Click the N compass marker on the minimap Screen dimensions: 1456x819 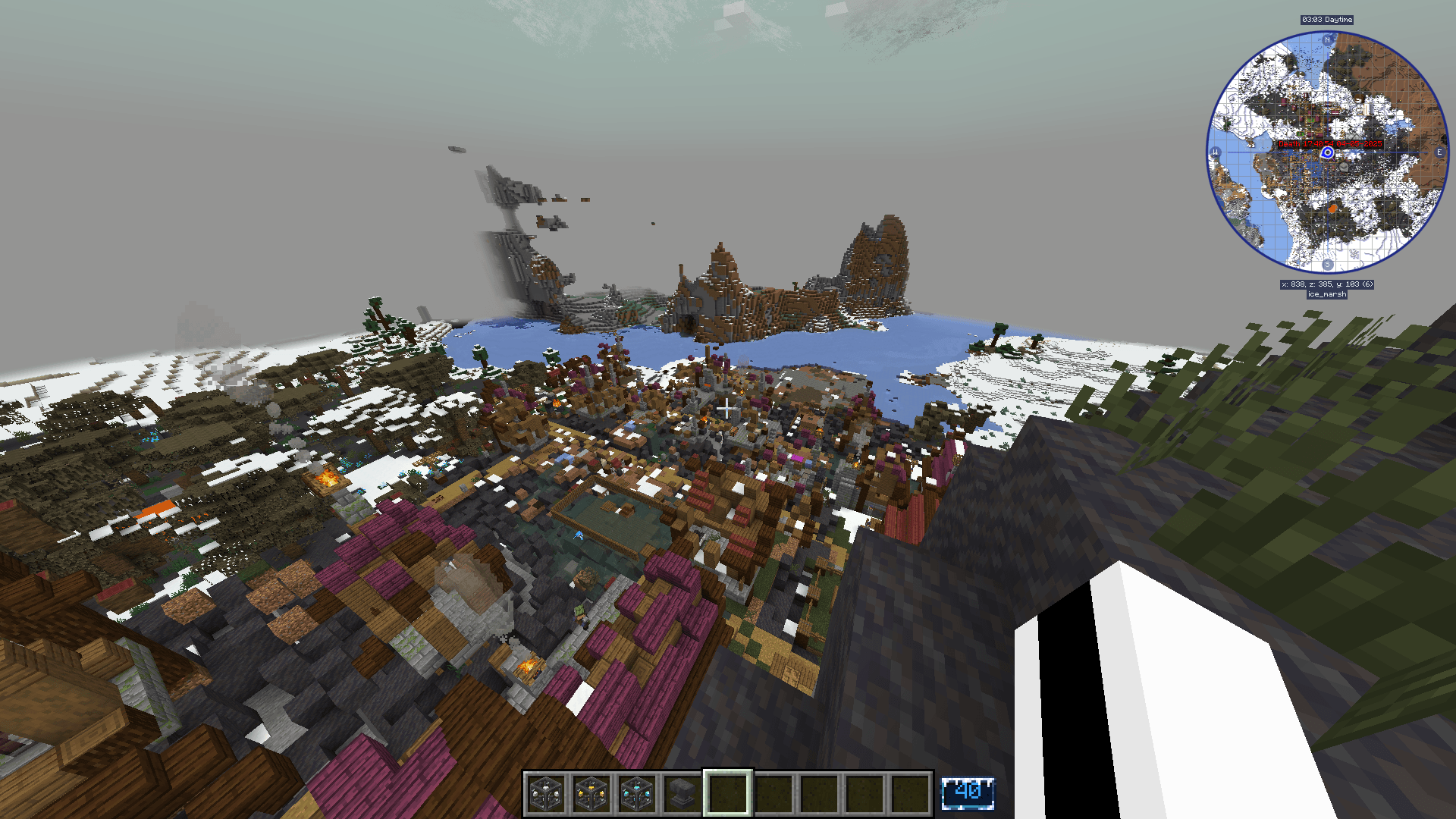pyautogui.click(x=1327, y=40)
